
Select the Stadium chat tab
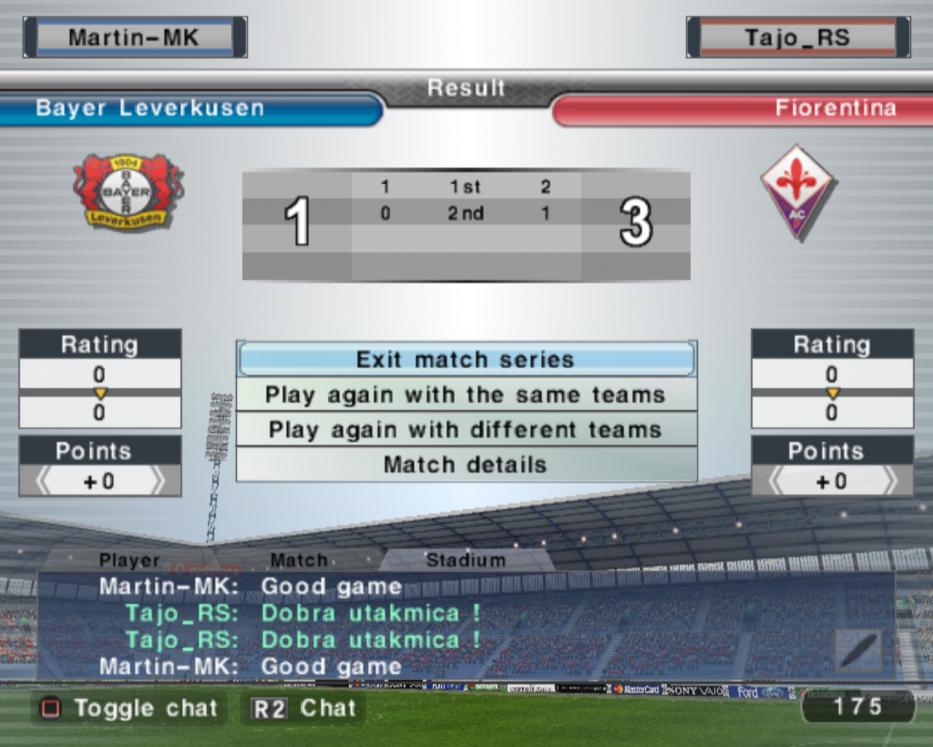[x=465, y=561]
